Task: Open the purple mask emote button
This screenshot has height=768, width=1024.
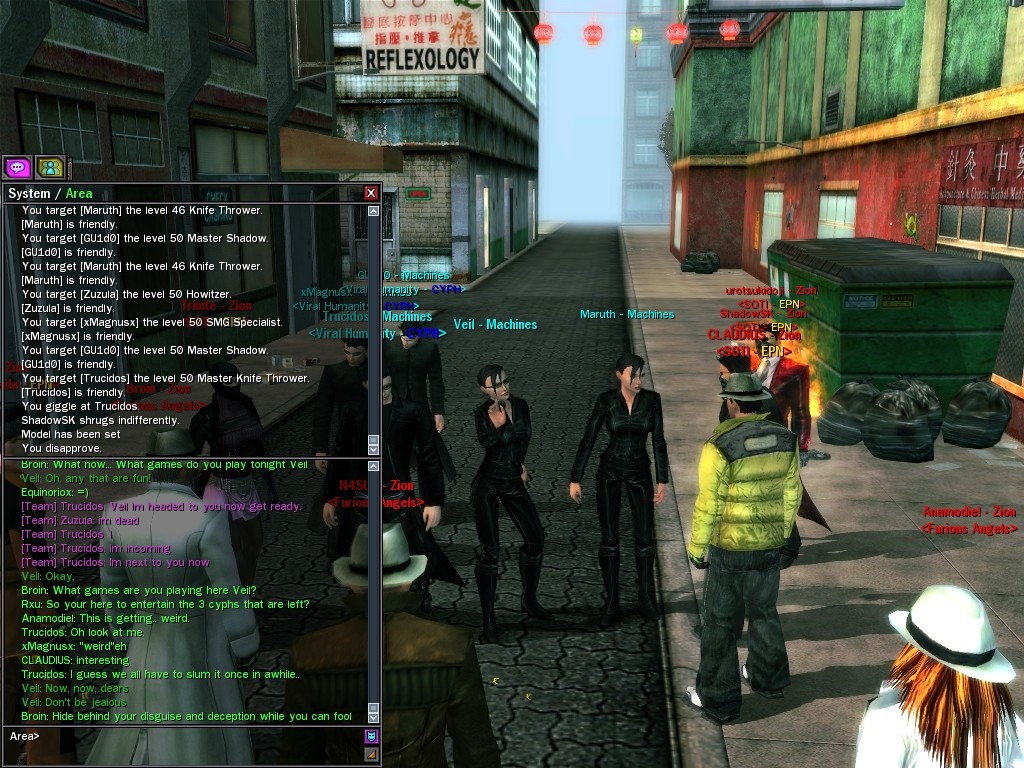Action: point(371,737)
